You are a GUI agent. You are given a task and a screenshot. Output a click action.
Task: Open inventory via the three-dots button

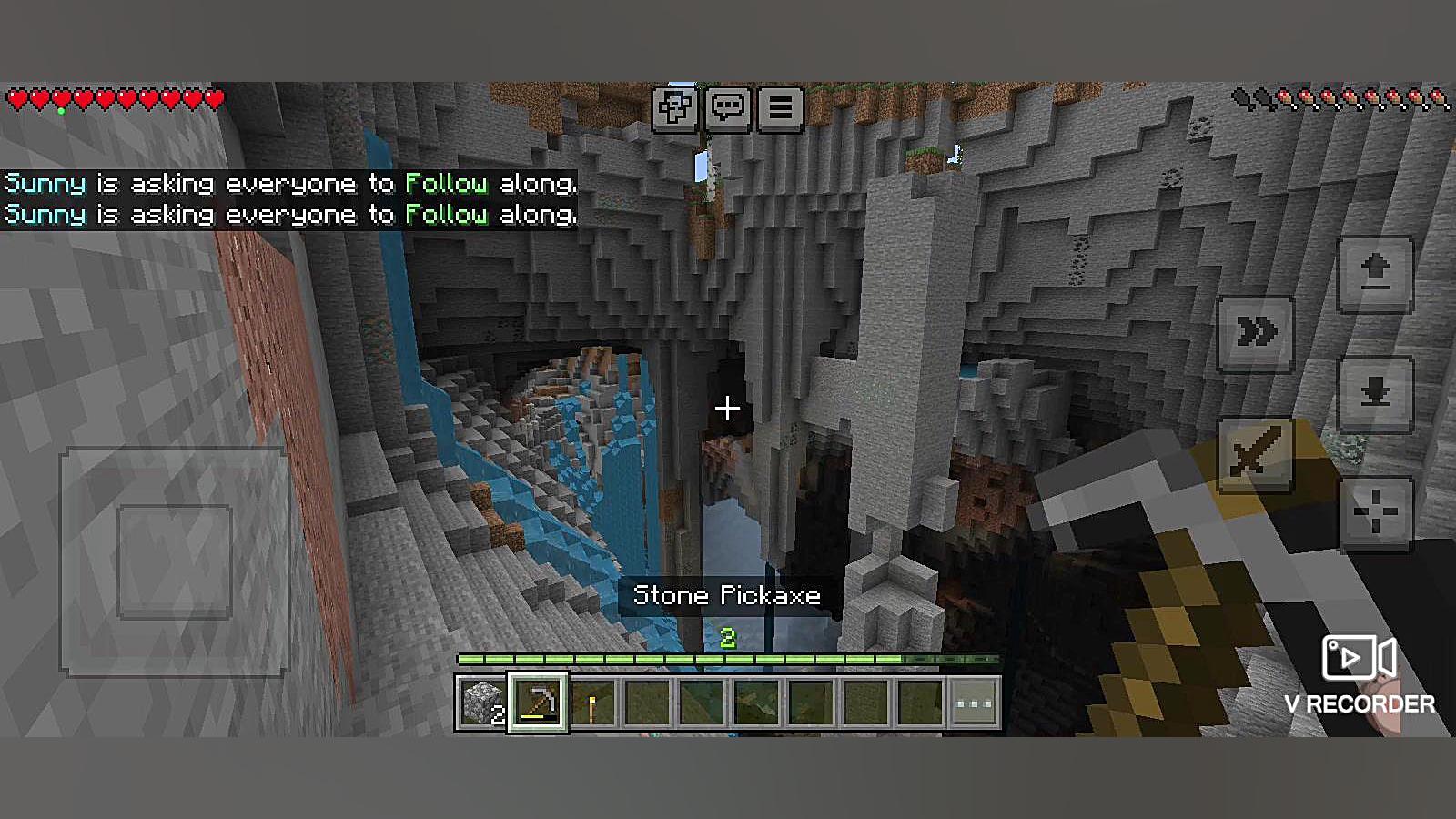coord(974,703)
